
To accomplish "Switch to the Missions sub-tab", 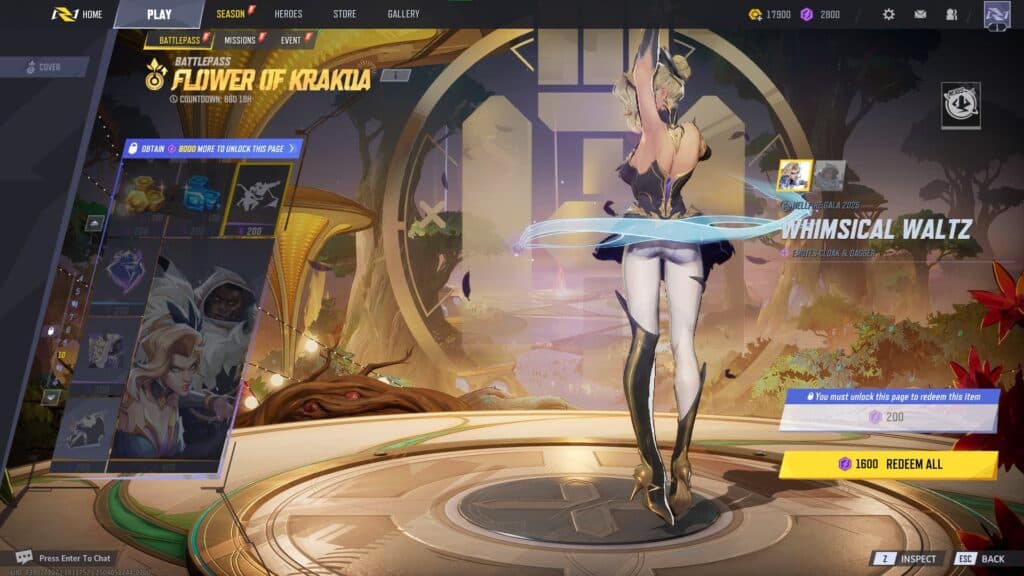I will coord(240,40).
